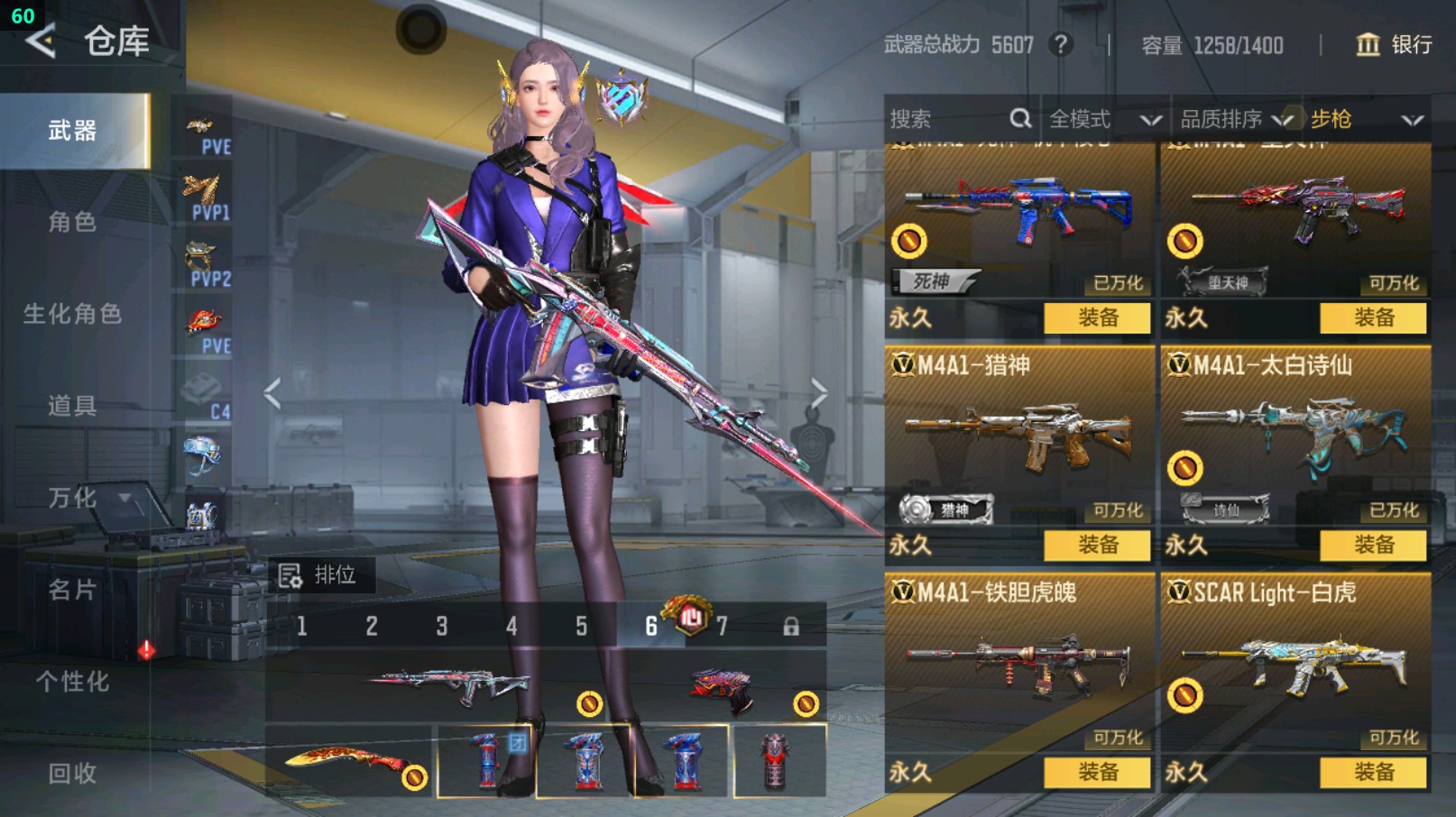Screen dimensions: 1456x817
Task: Open the 生化角色 section
Action: pos(72,314)
